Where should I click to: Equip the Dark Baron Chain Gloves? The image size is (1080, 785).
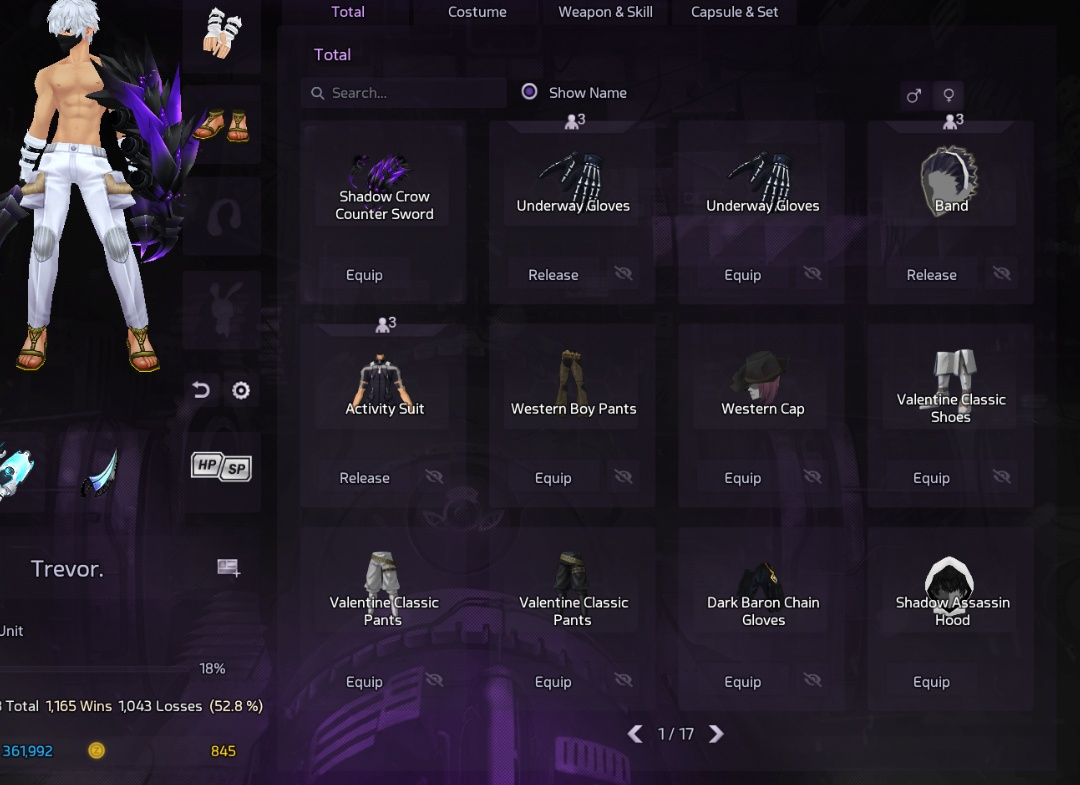point(742,682)
